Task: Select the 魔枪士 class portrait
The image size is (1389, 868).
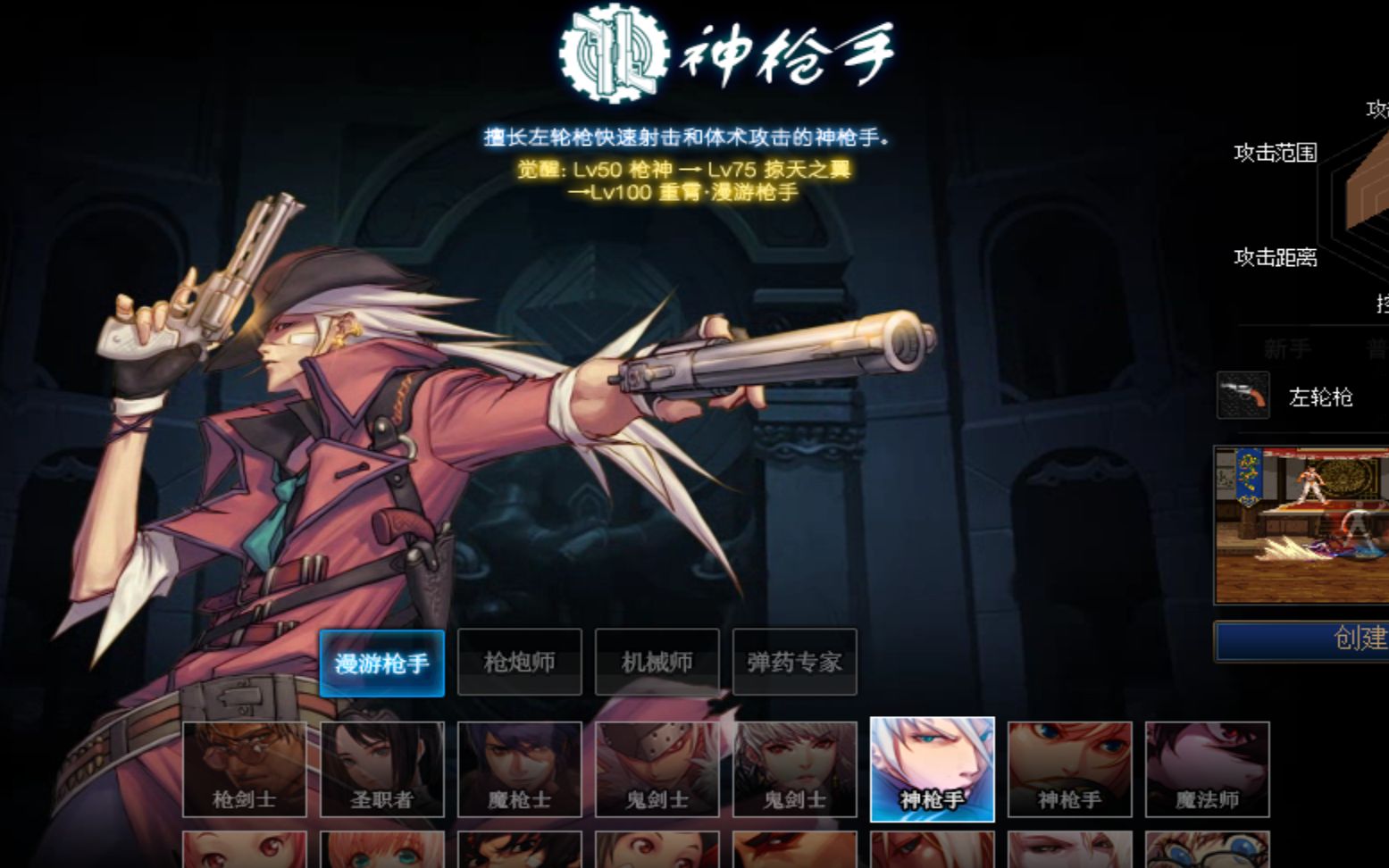Action: pos(520,768)
